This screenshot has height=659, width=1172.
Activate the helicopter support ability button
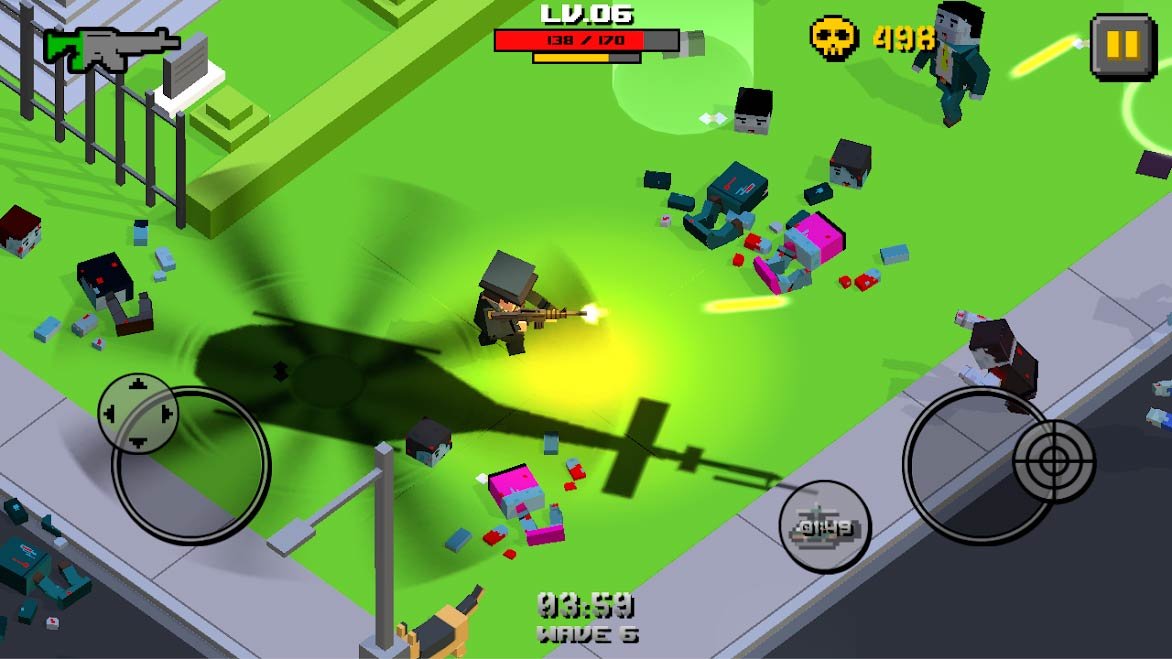click(825, 526)
